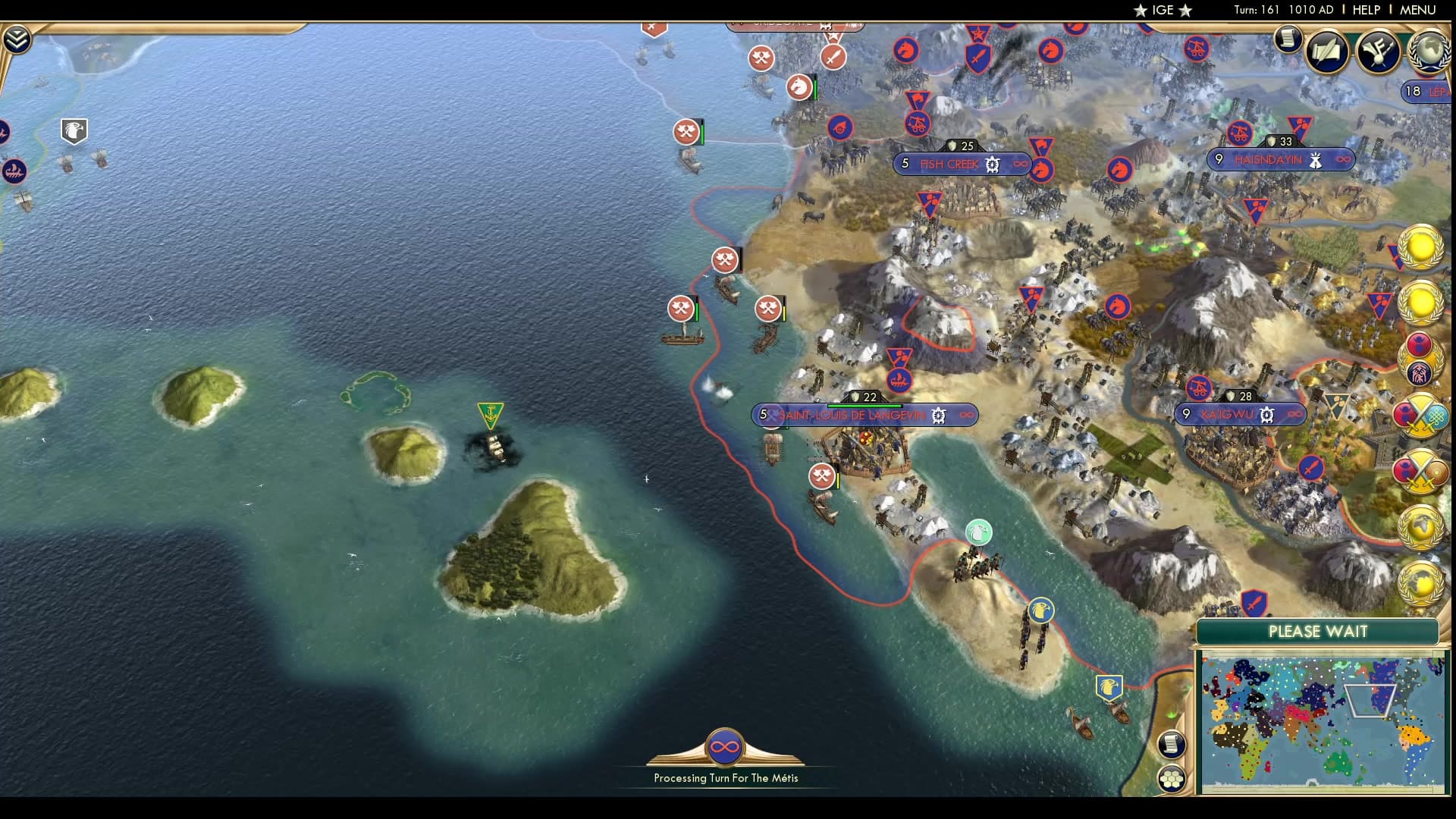Open the HELP item in the top bar
Screen dimensions: 1456x819
pos(1365,10)
